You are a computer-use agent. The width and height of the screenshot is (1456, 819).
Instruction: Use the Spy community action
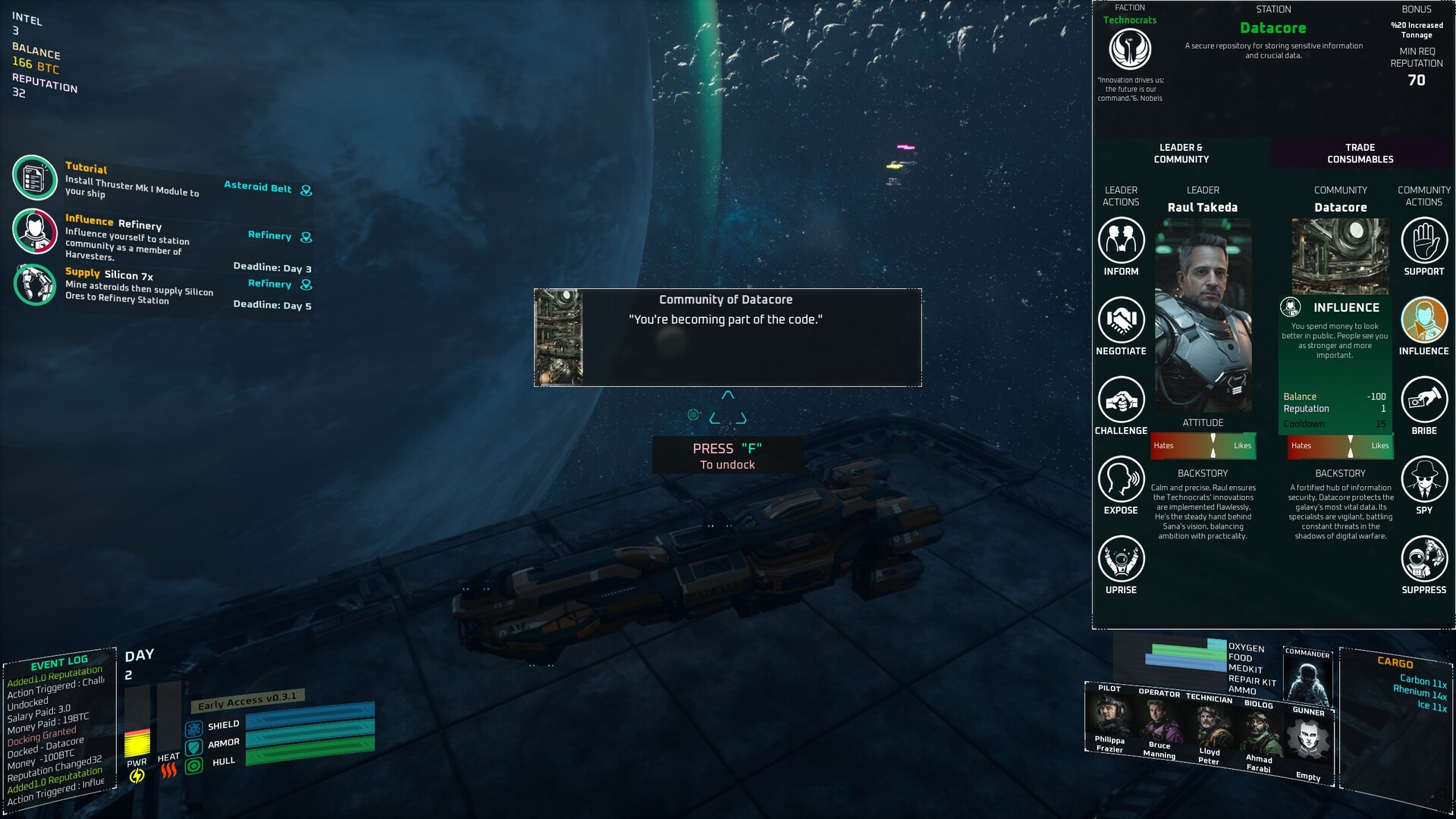(1423, 480)
